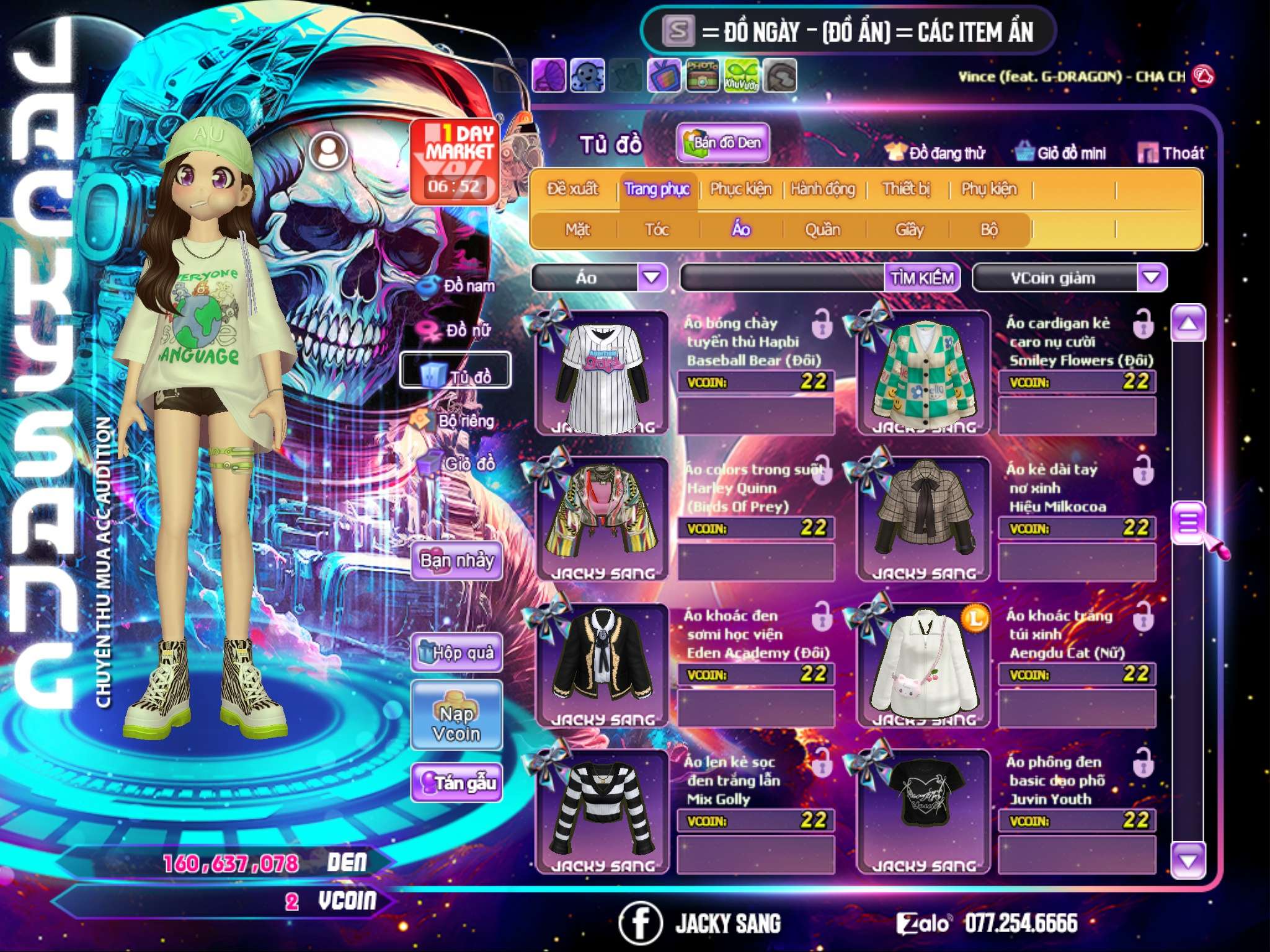The height and width of the screenshot is (952, 1270).
Task: Type in the item search field
Action: click(783, 278)
